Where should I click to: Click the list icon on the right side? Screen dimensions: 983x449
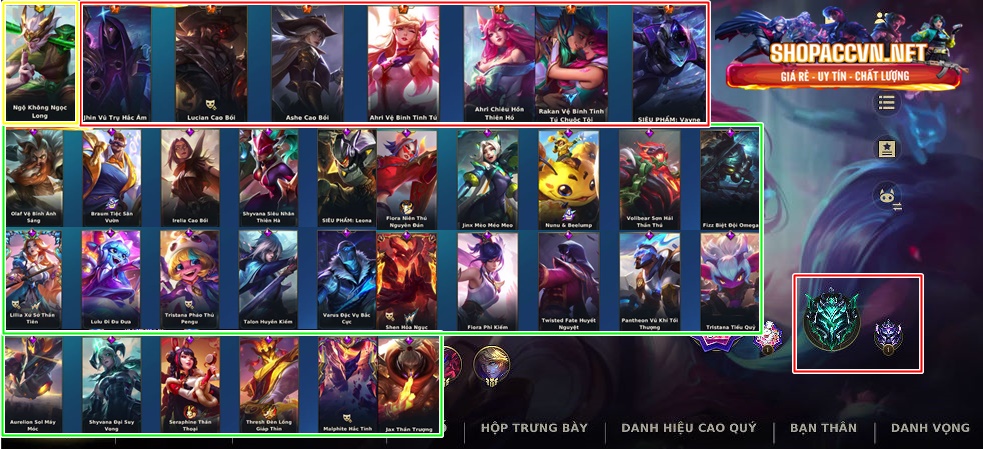click(886, 103)
